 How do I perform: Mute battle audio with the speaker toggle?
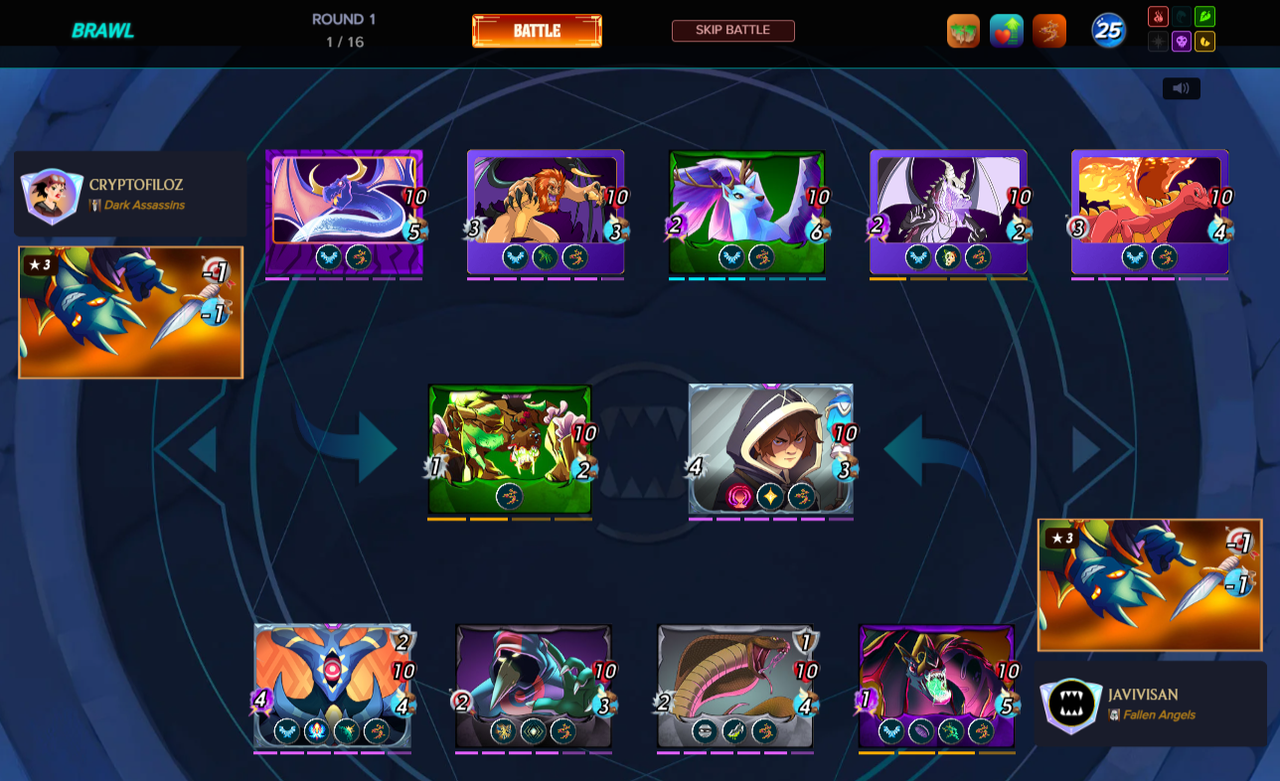(1181, 88)
